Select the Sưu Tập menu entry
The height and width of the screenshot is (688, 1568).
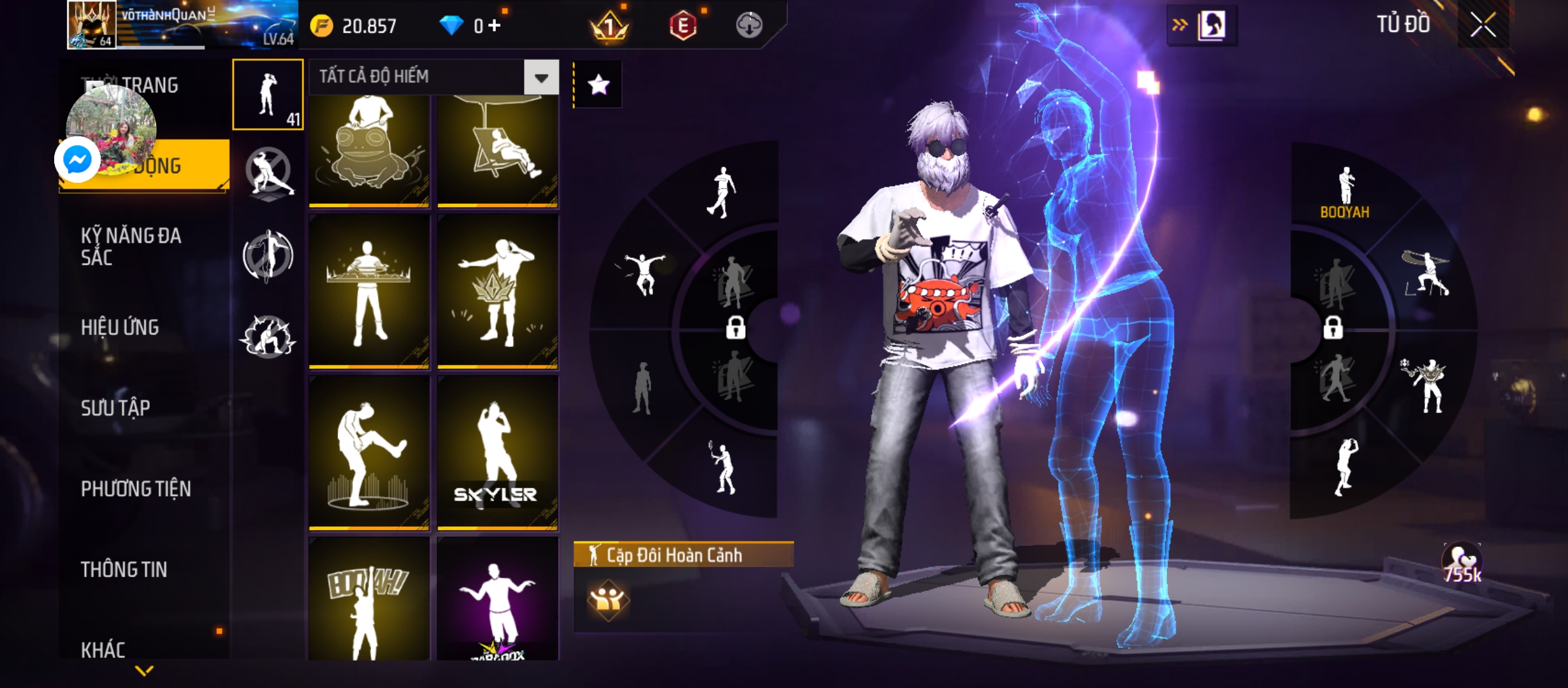[115, 408]
